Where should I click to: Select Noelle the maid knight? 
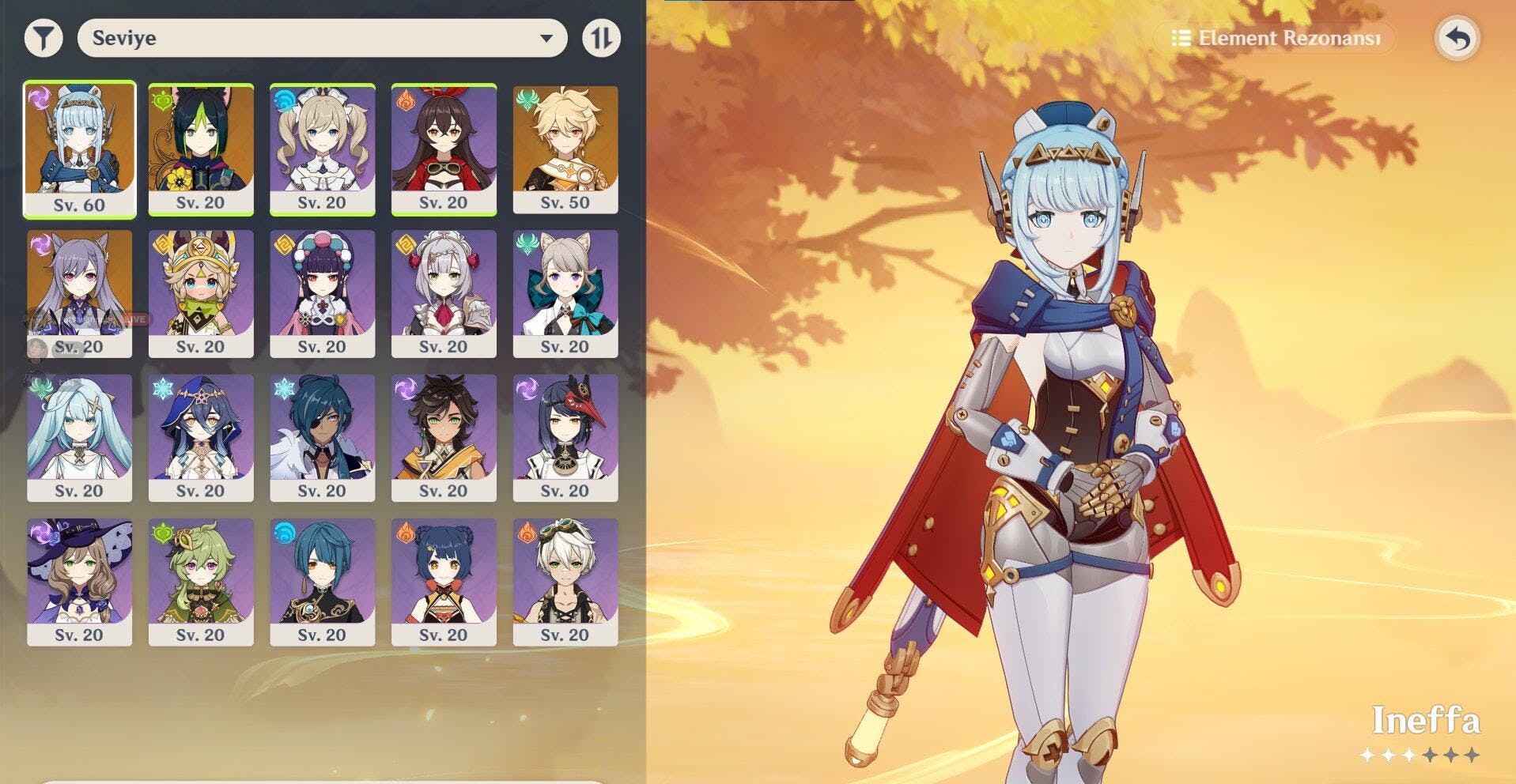[x=444, y=292]
